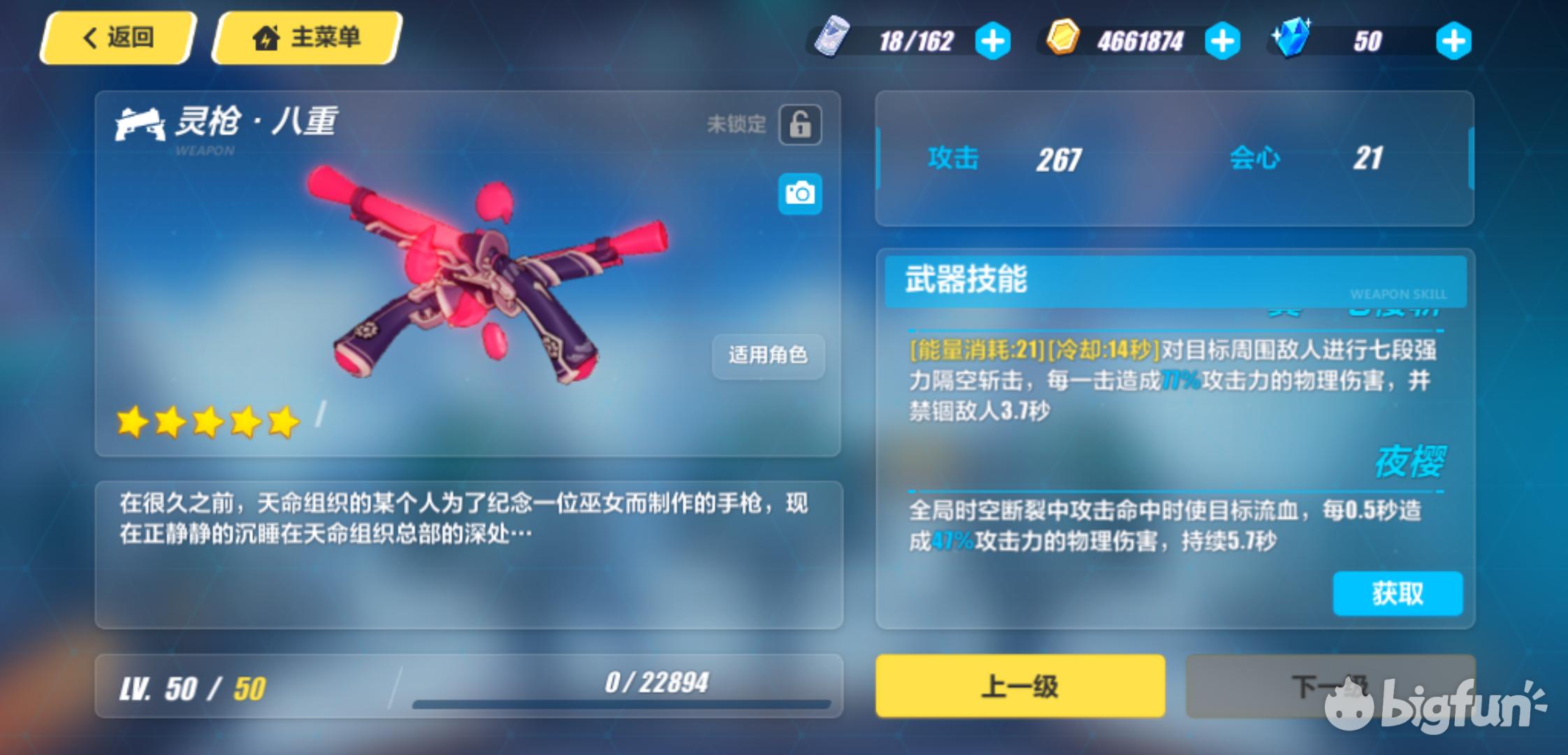Open the 主菜单 main menu
The height and width of the screenshot is (755, 1568).
[306, 38]
